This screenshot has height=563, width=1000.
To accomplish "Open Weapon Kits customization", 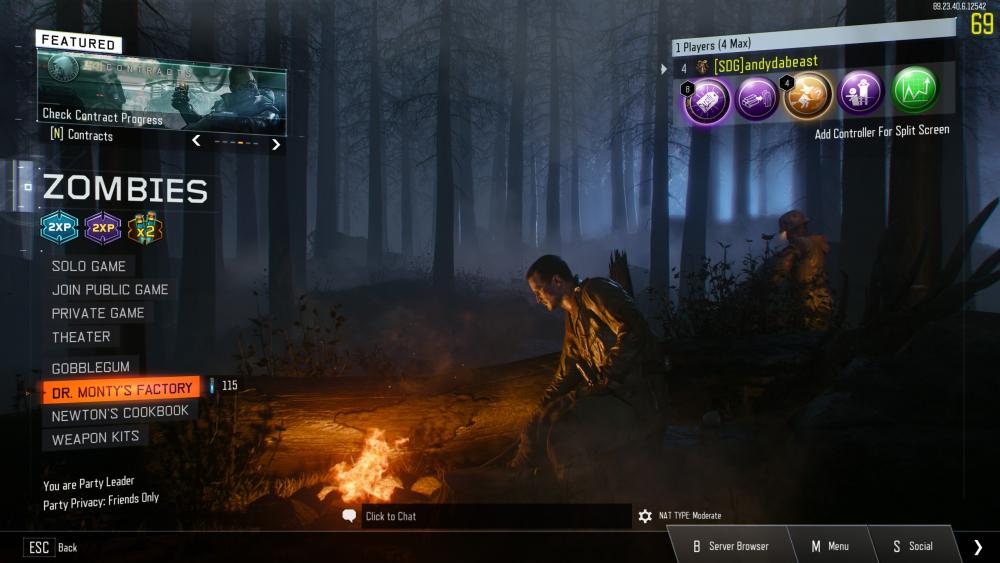I will pyautogui.click(x=95, y=438).
